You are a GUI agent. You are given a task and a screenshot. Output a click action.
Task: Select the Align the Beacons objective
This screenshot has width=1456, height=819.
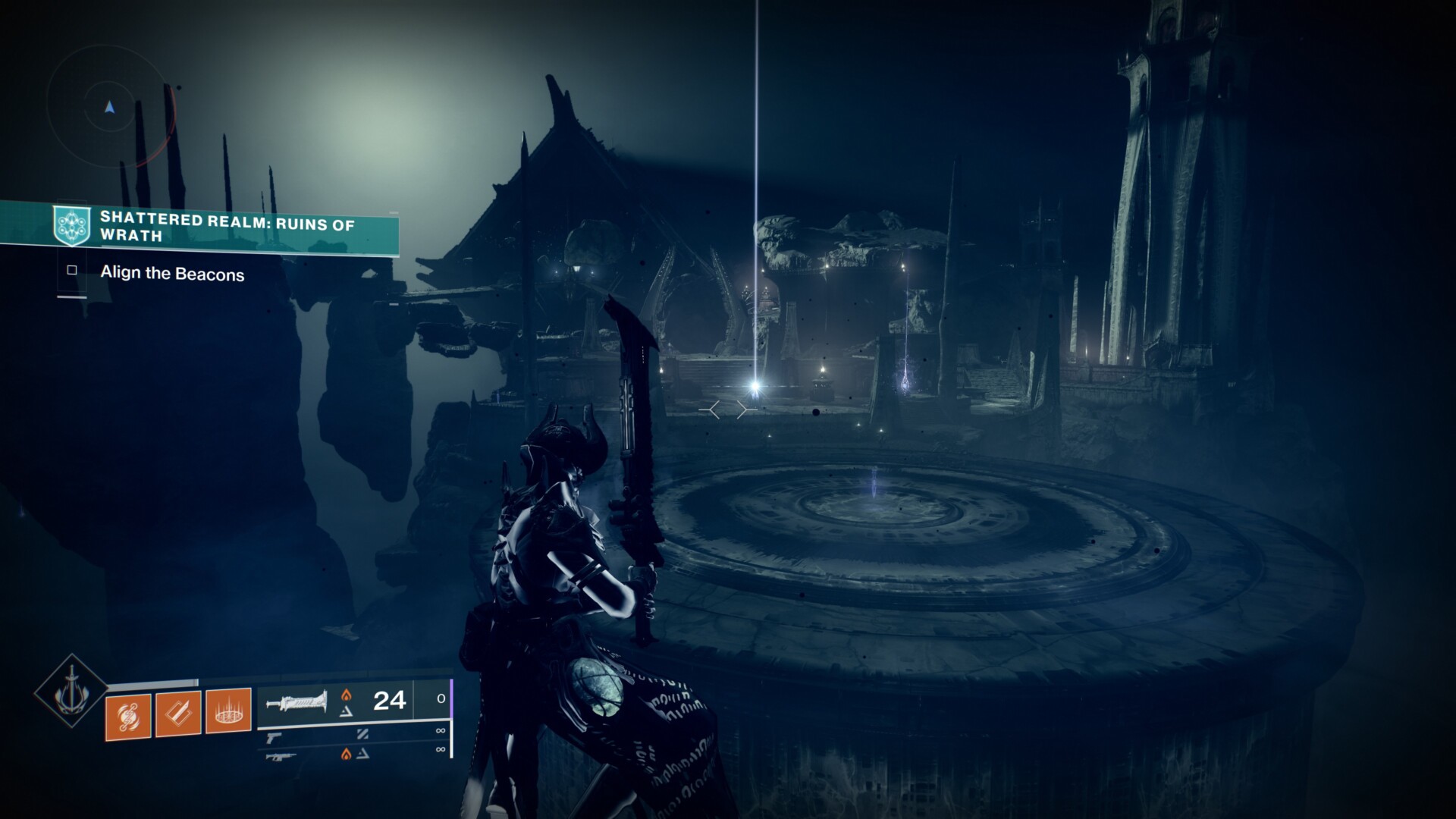(172, 274)
